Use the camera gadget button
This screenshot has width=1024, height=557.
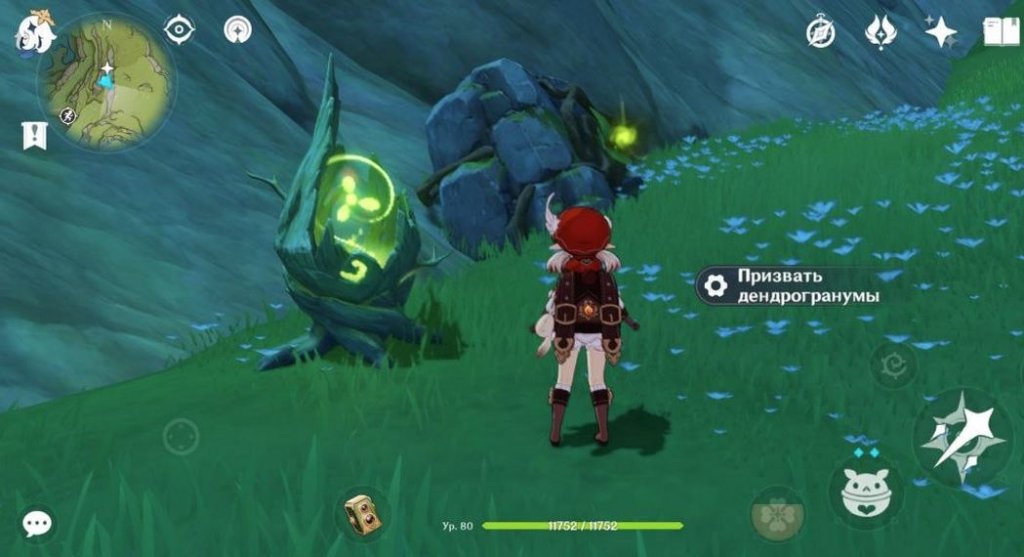click(360, 514)
